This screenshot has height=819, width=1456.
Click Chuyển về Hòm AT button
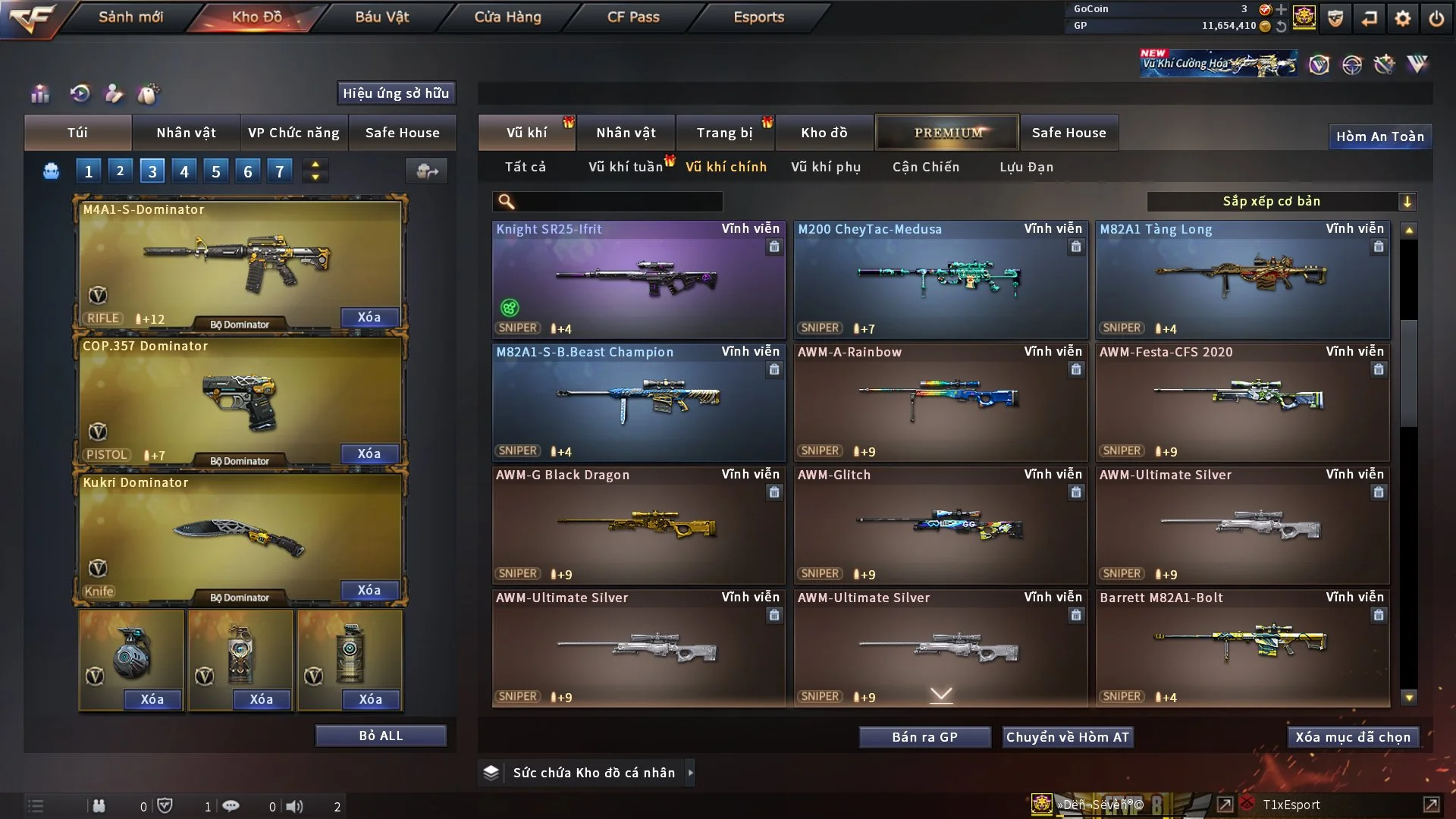(1068, 737)
